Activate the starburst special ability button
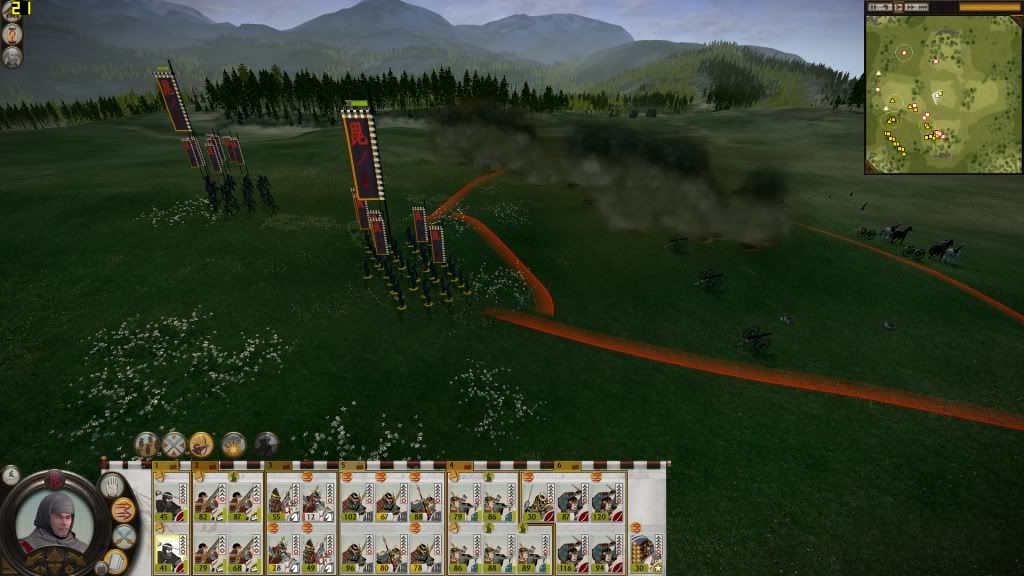This screenshot has width=1024, height=576. click(x=234, y=444)
